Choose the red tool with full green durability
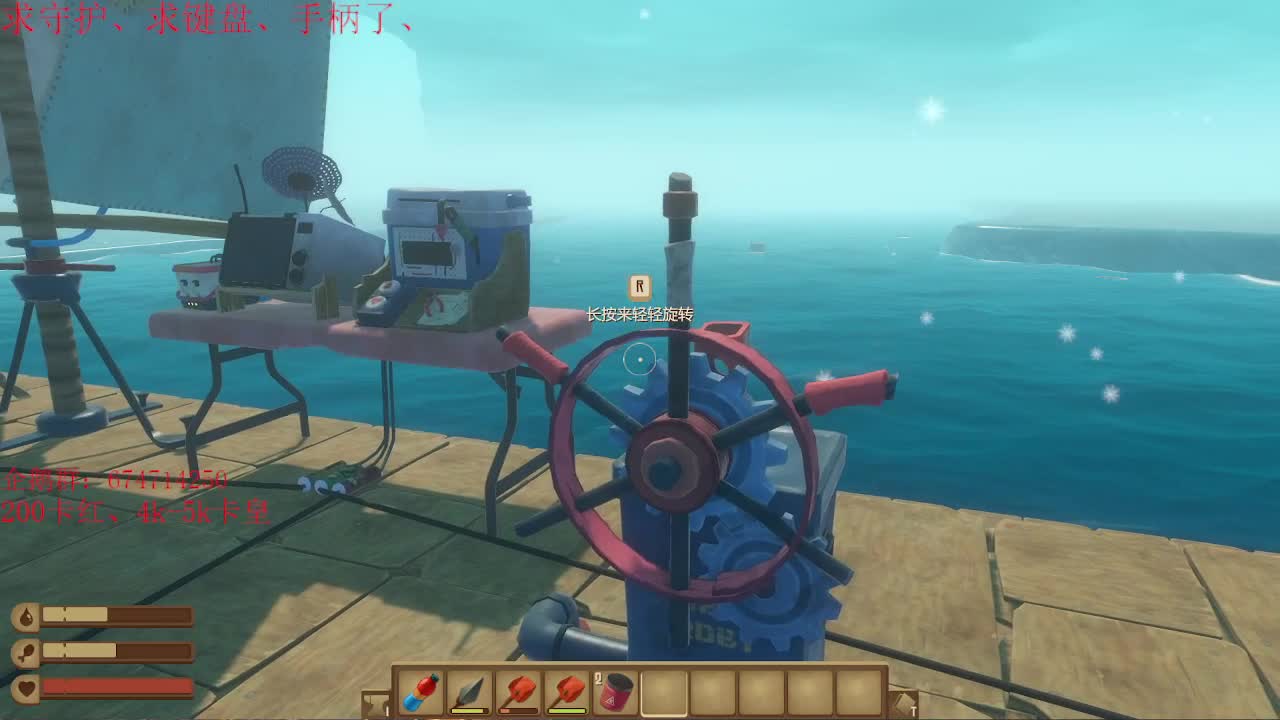The image size is (1280, 720). click(x=567, y=692)
